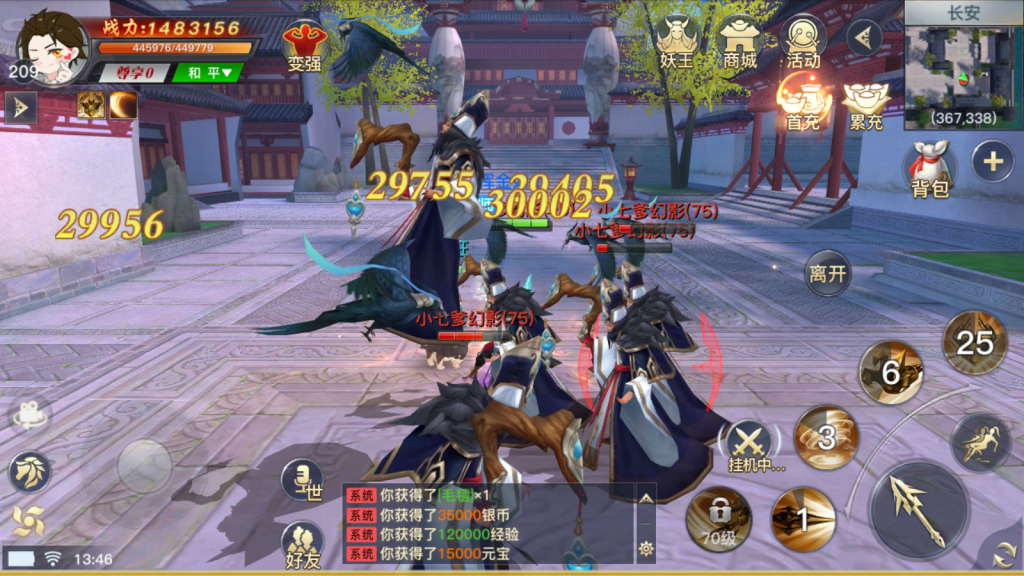
Task: Click the round plus button beside the backpack
Action: point(992,162)
